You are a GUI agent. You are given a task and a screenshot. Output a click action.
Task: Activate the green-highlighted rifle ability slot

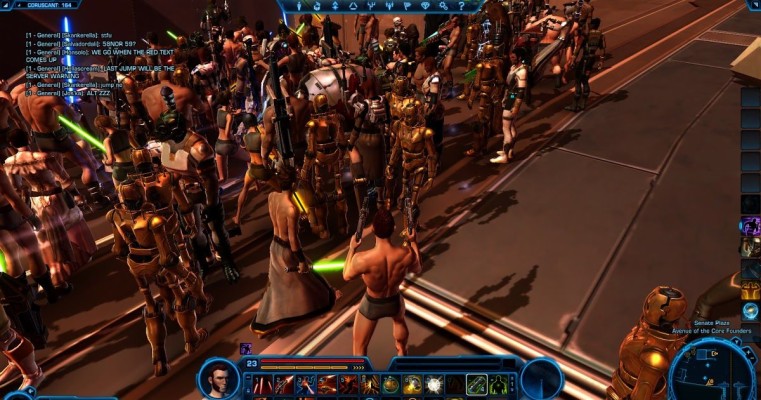pyautogui.click(x=477, y=384)
